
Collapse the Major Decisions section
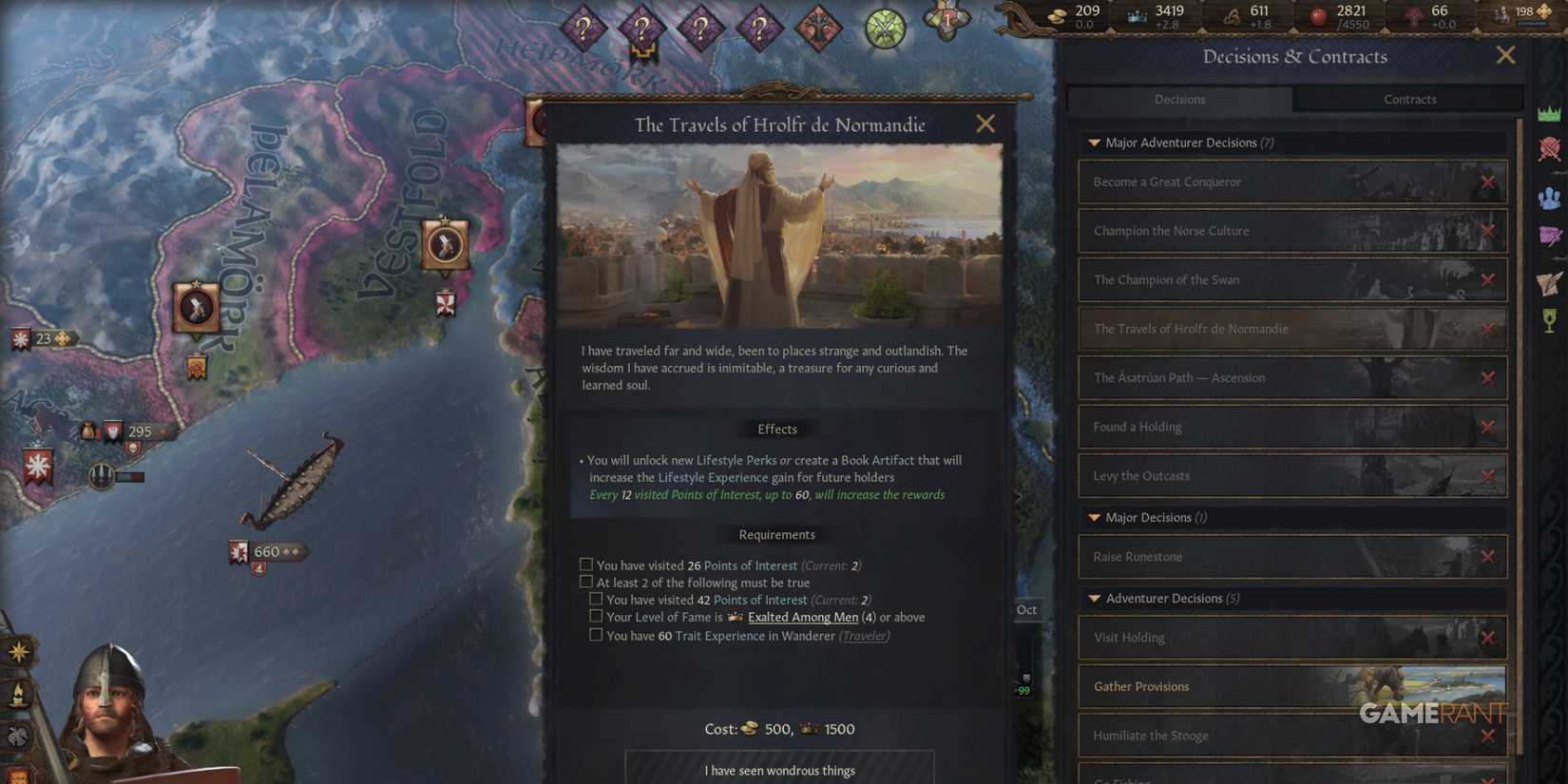(x=1094, y=517)
